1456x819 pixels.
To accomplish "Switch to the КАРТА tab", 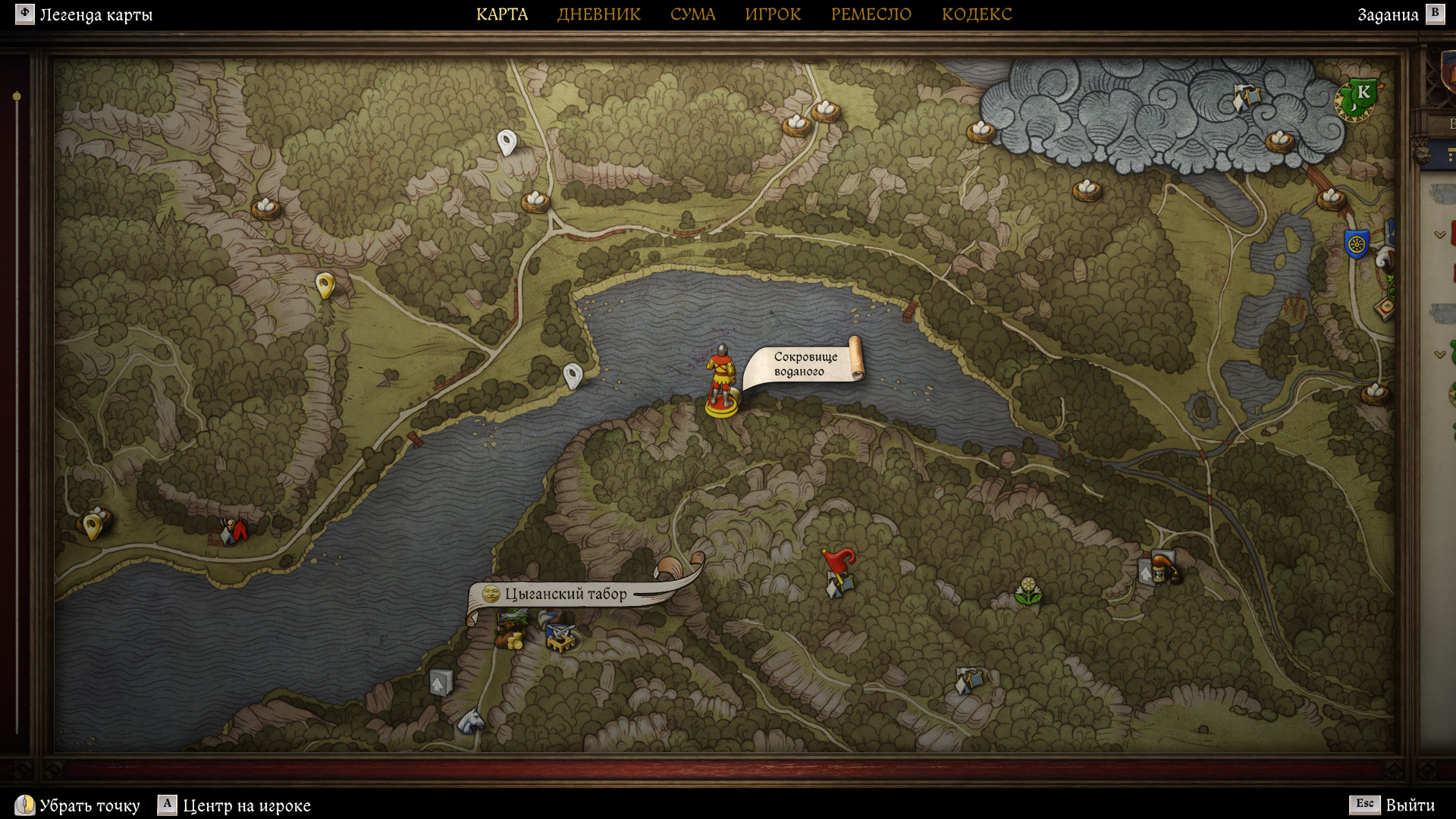I will coord(501,14).
